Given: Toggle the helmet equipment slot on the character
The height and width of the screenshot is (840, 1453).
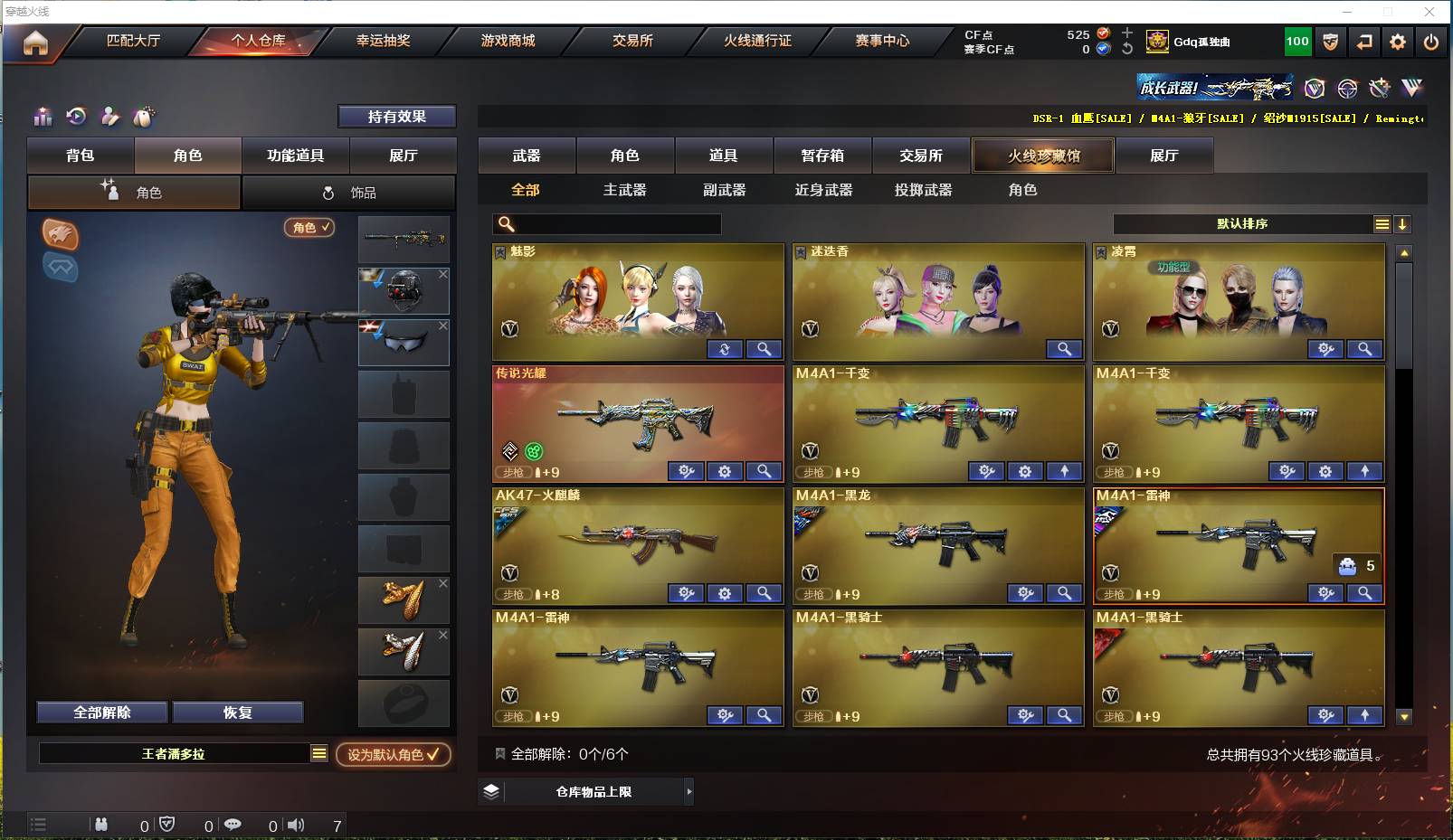Looking at the screenshot, I should [x=442, y=273].
